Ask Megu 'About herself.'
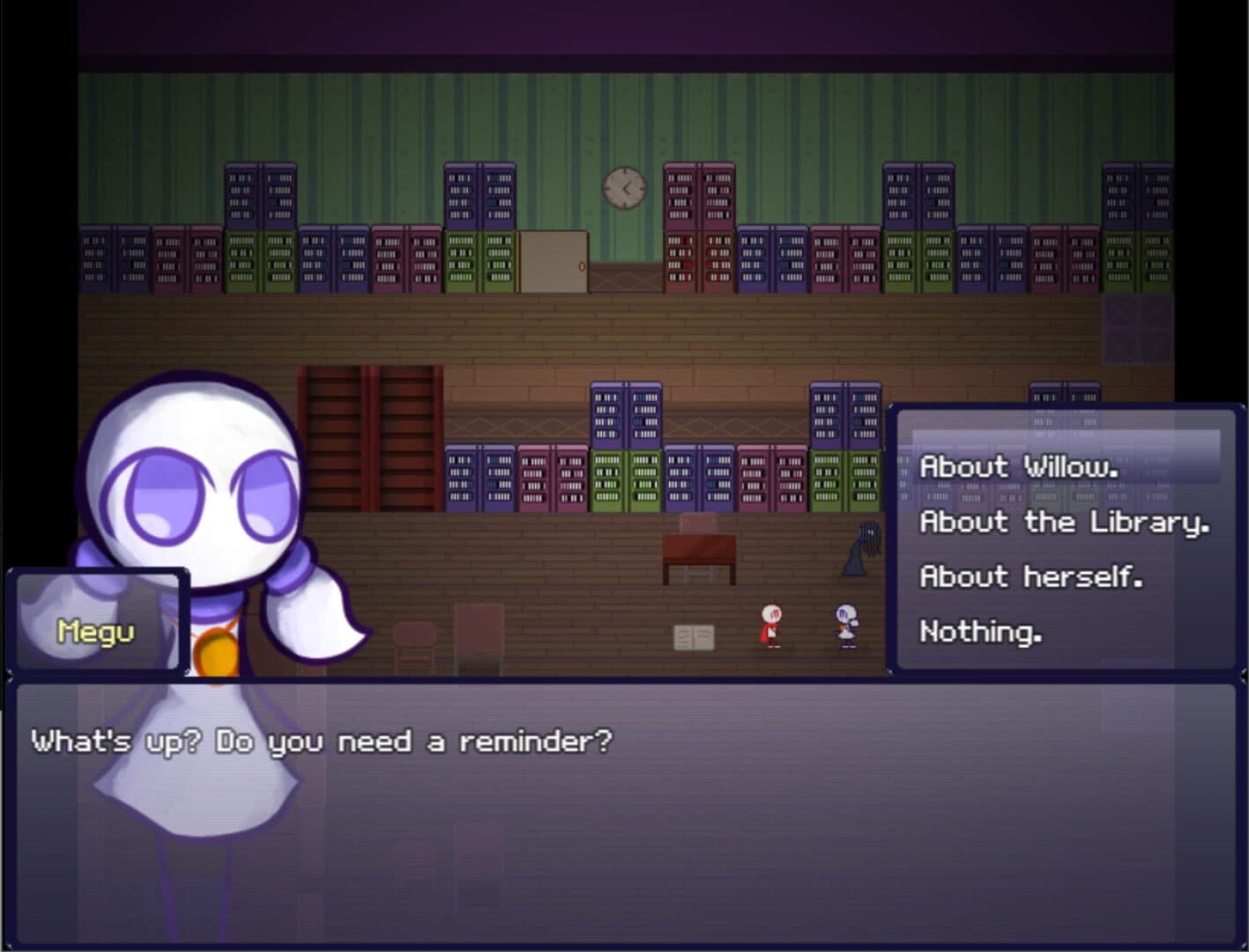The image size is (1249, 952). click(1030, 576)
